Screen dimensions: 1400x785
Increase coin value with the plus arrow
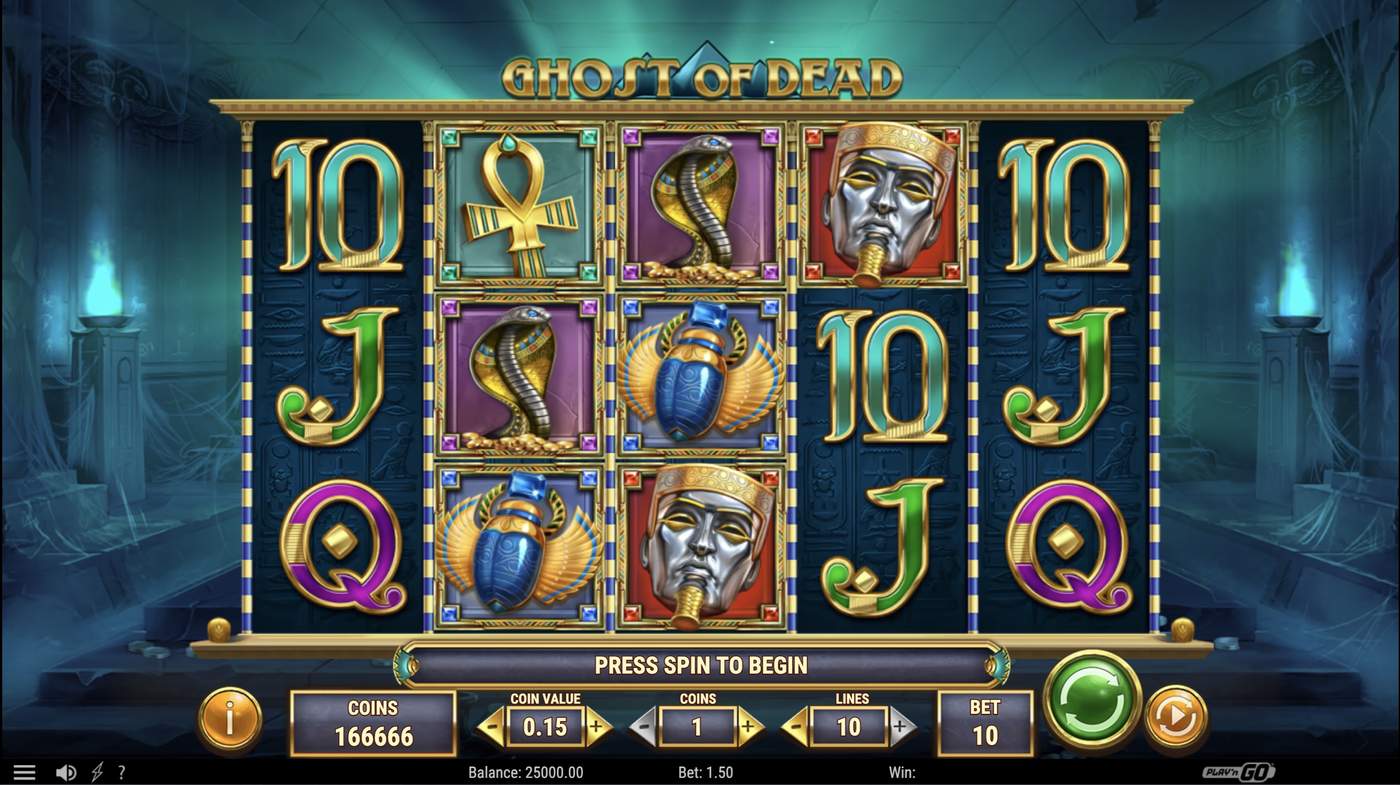[x=594, y=728]
